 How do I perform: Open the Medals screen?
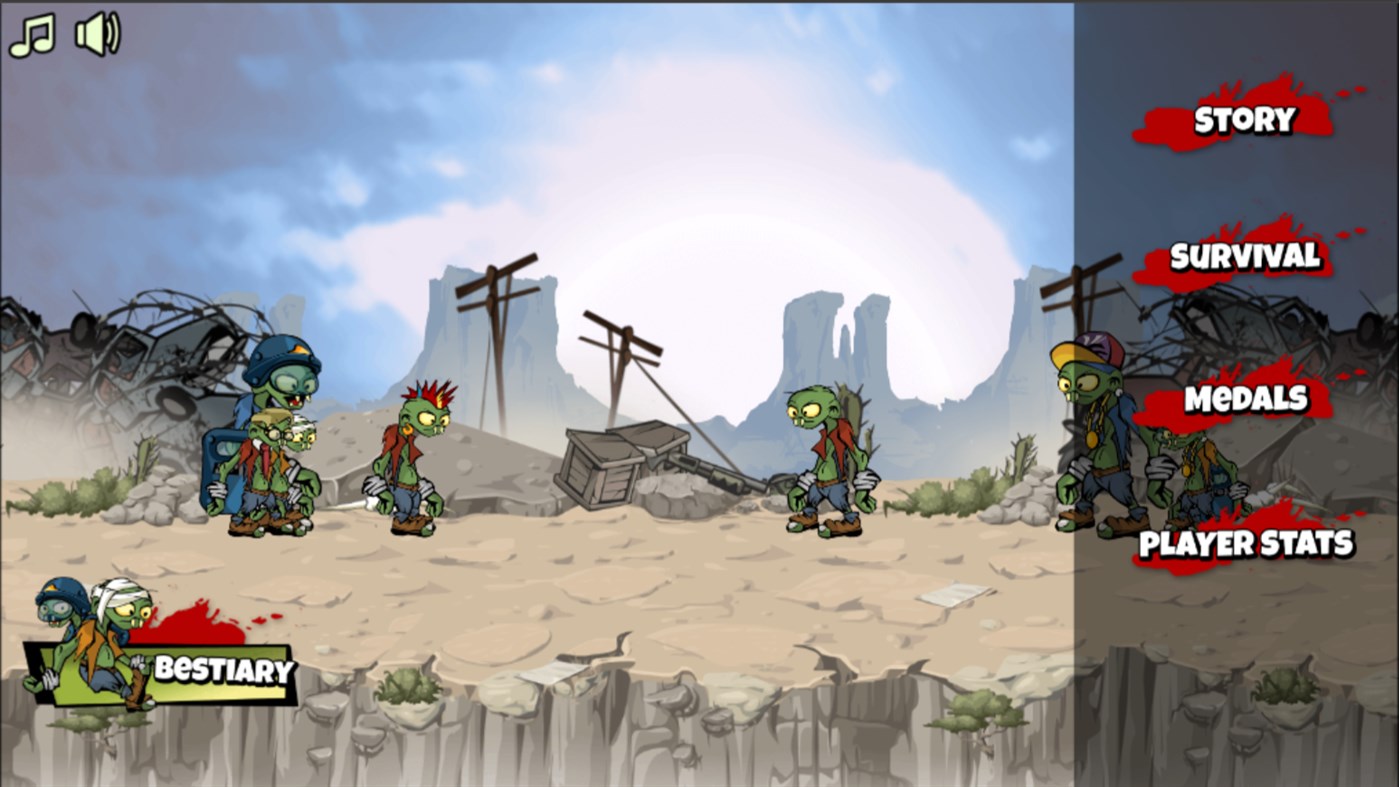[x=1244, y=398]
